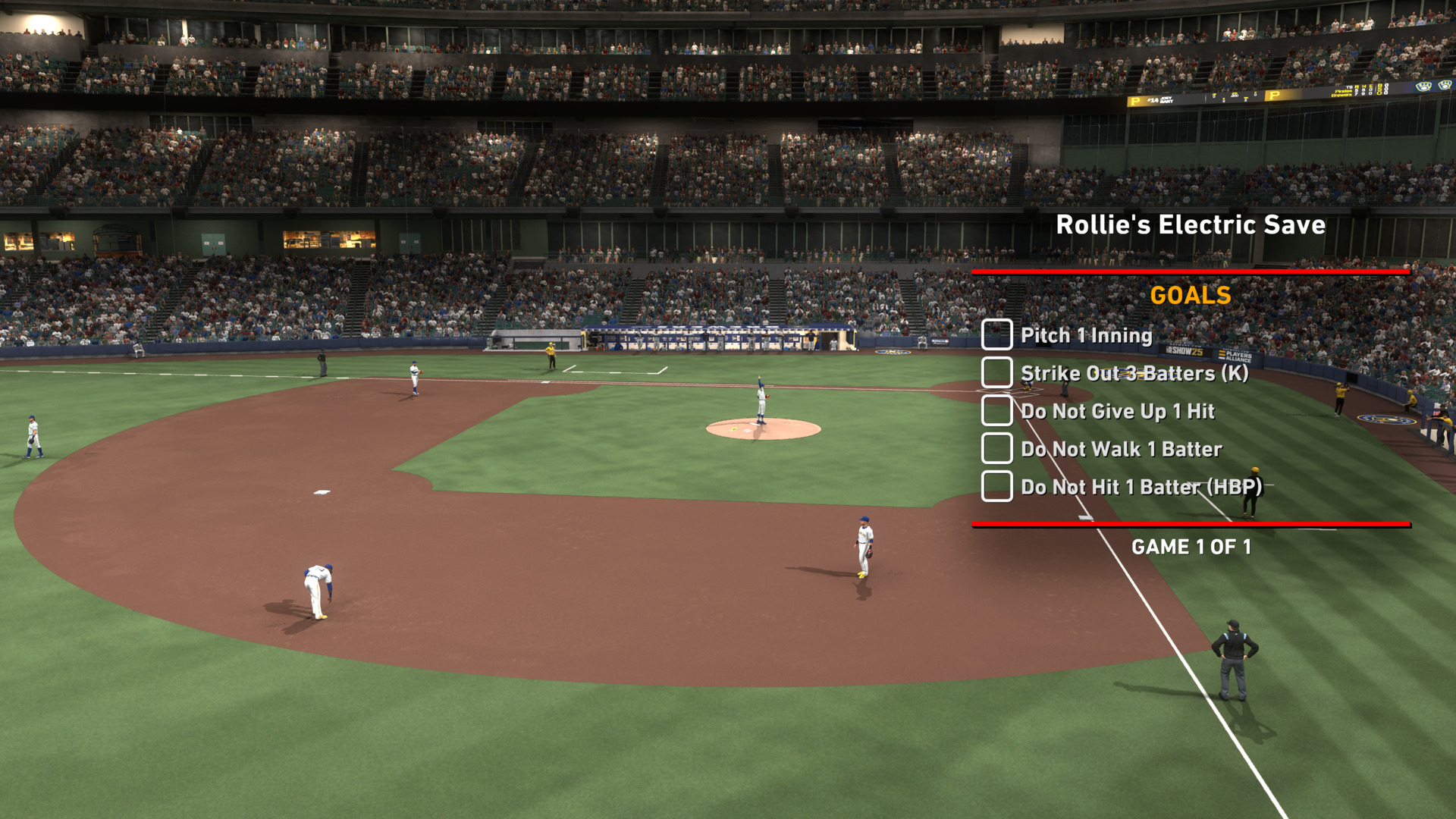Check the Do Not Give Up 1 Hit box
The image size is (1456, 819).
point(996,410)
